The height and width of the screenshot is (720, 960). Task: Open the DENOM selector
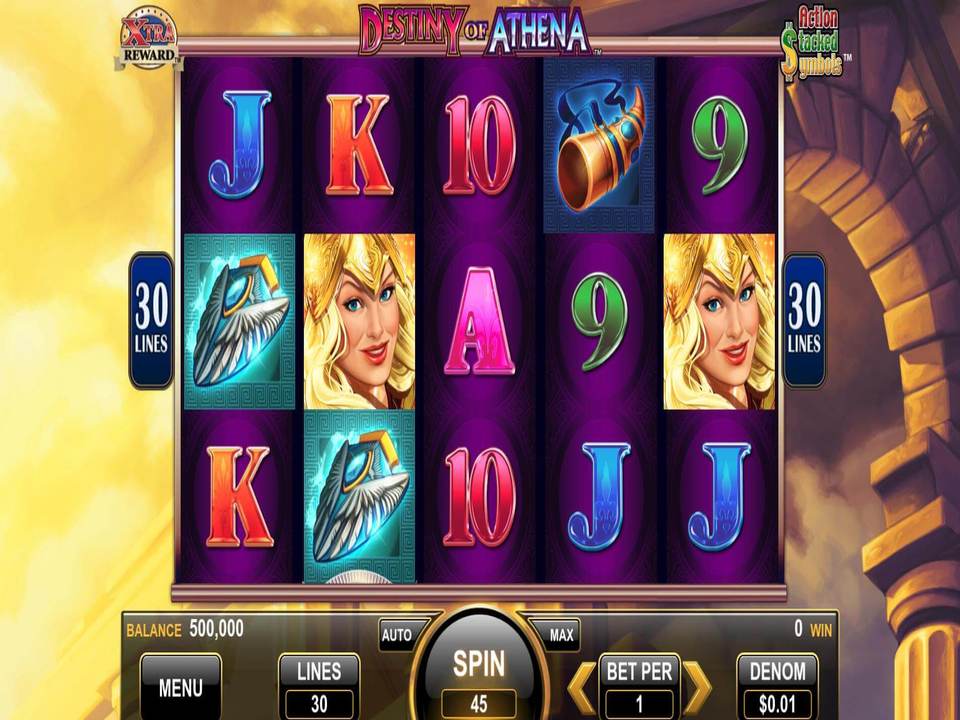click(777, 685)
